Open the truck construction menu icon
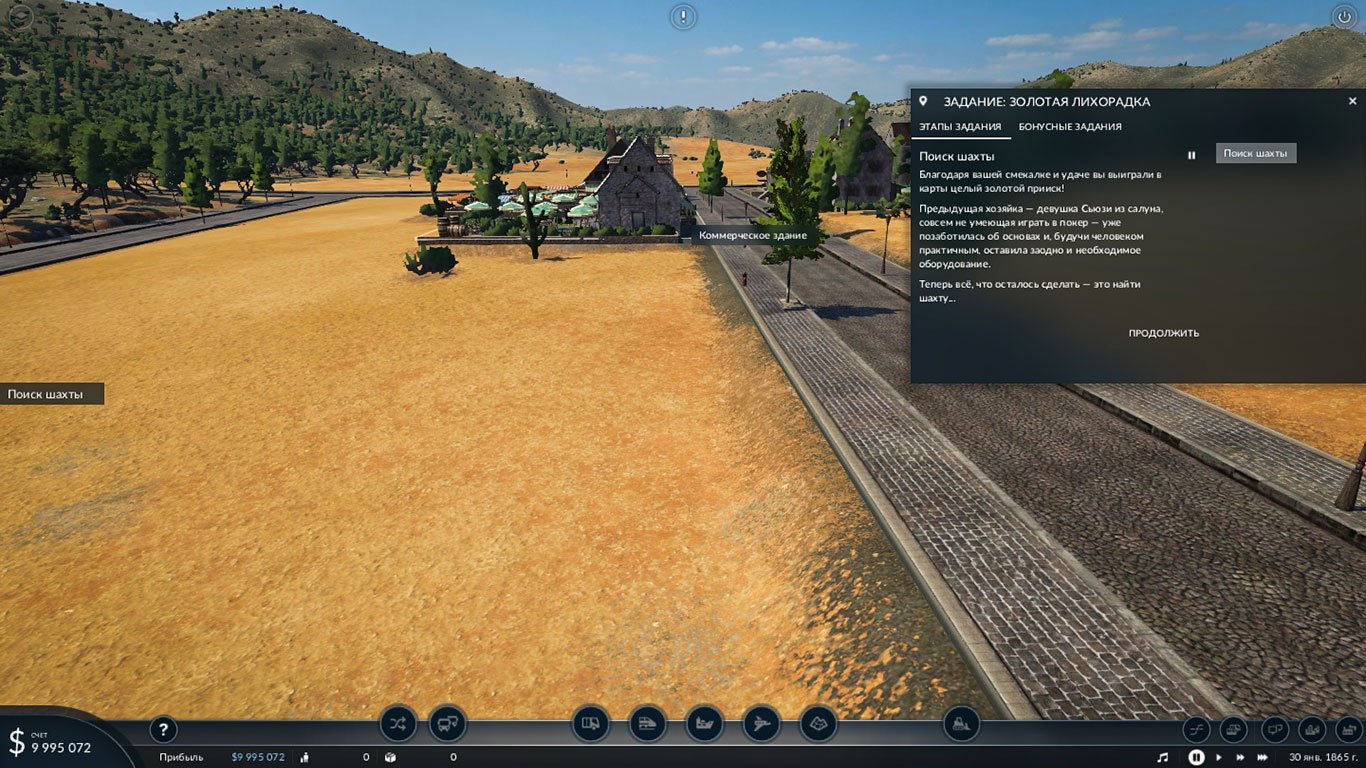1366x768 pixels. click(590, 725)
